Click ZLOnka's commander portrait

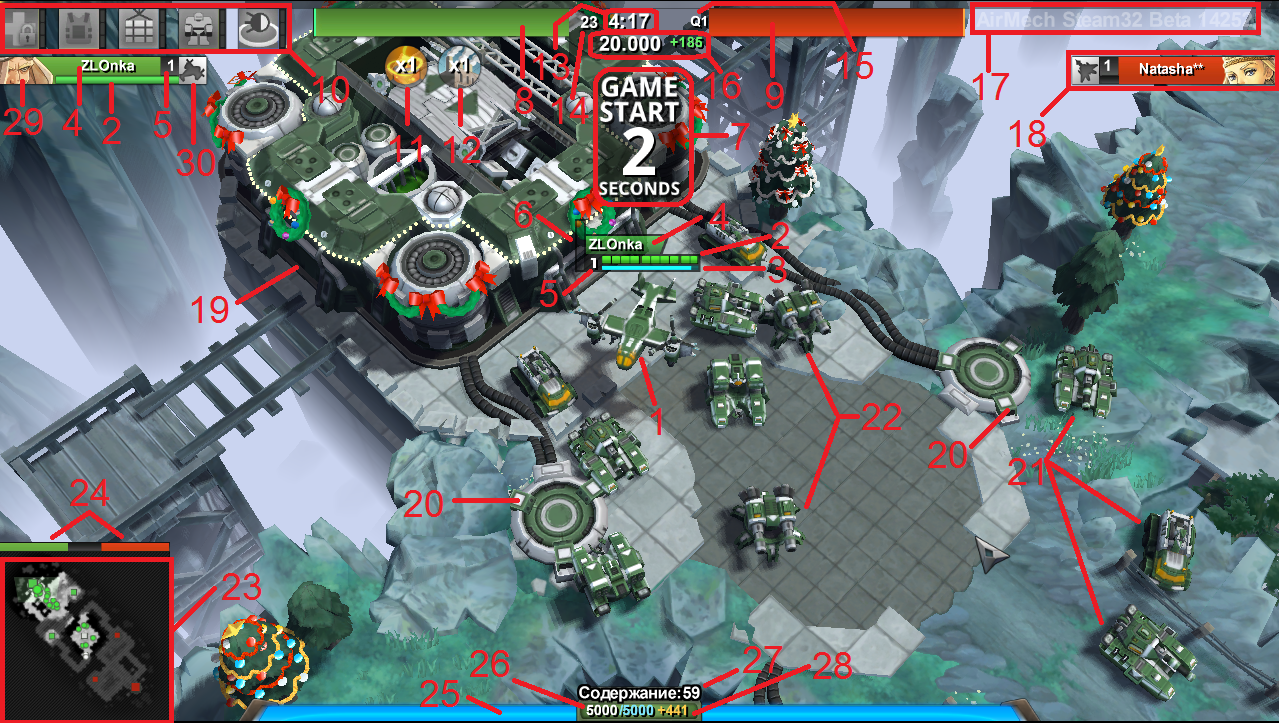(20, 69)
